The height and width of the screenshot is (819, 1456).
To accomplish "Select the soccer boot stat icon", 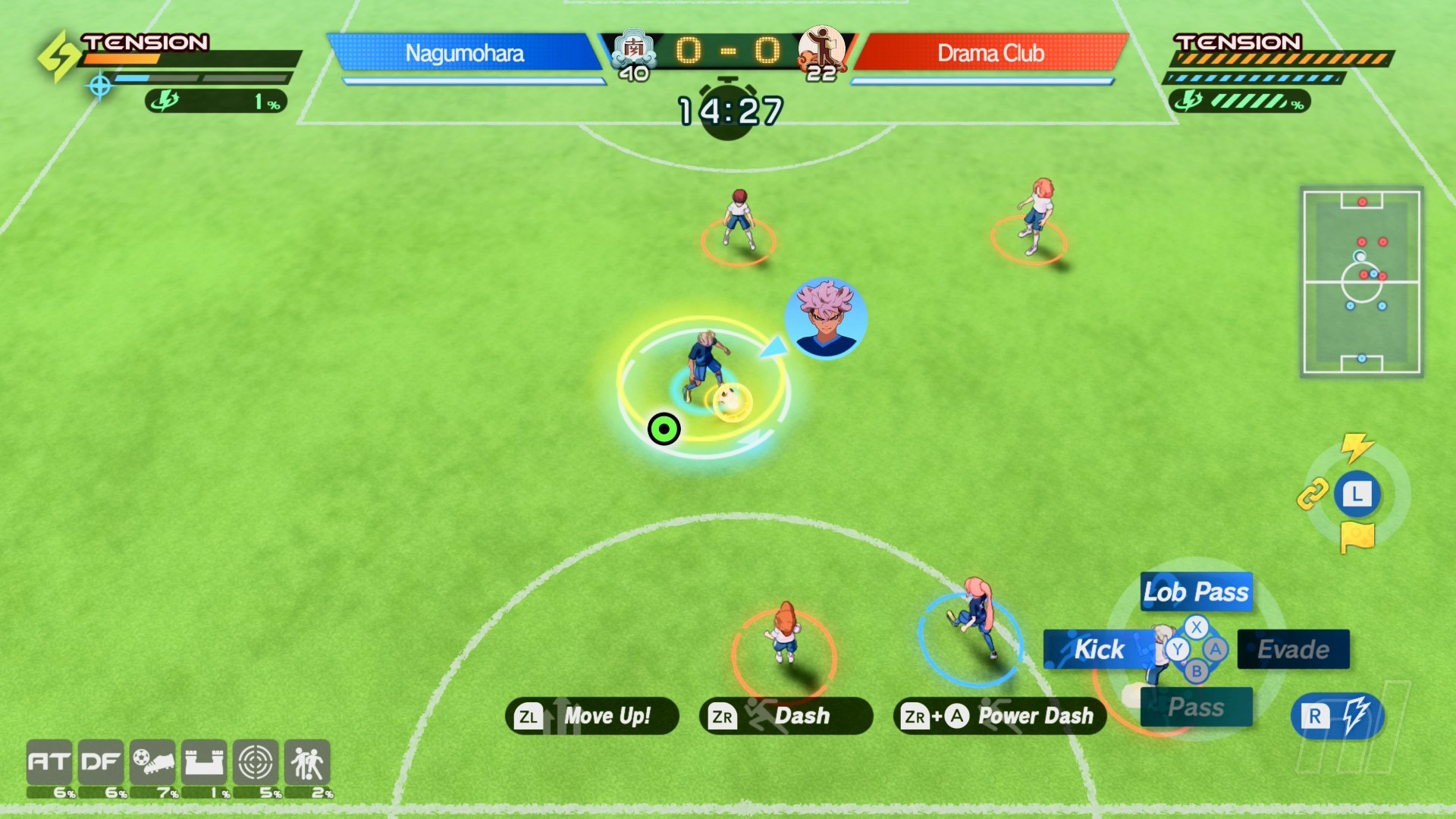I will [152, 762].
